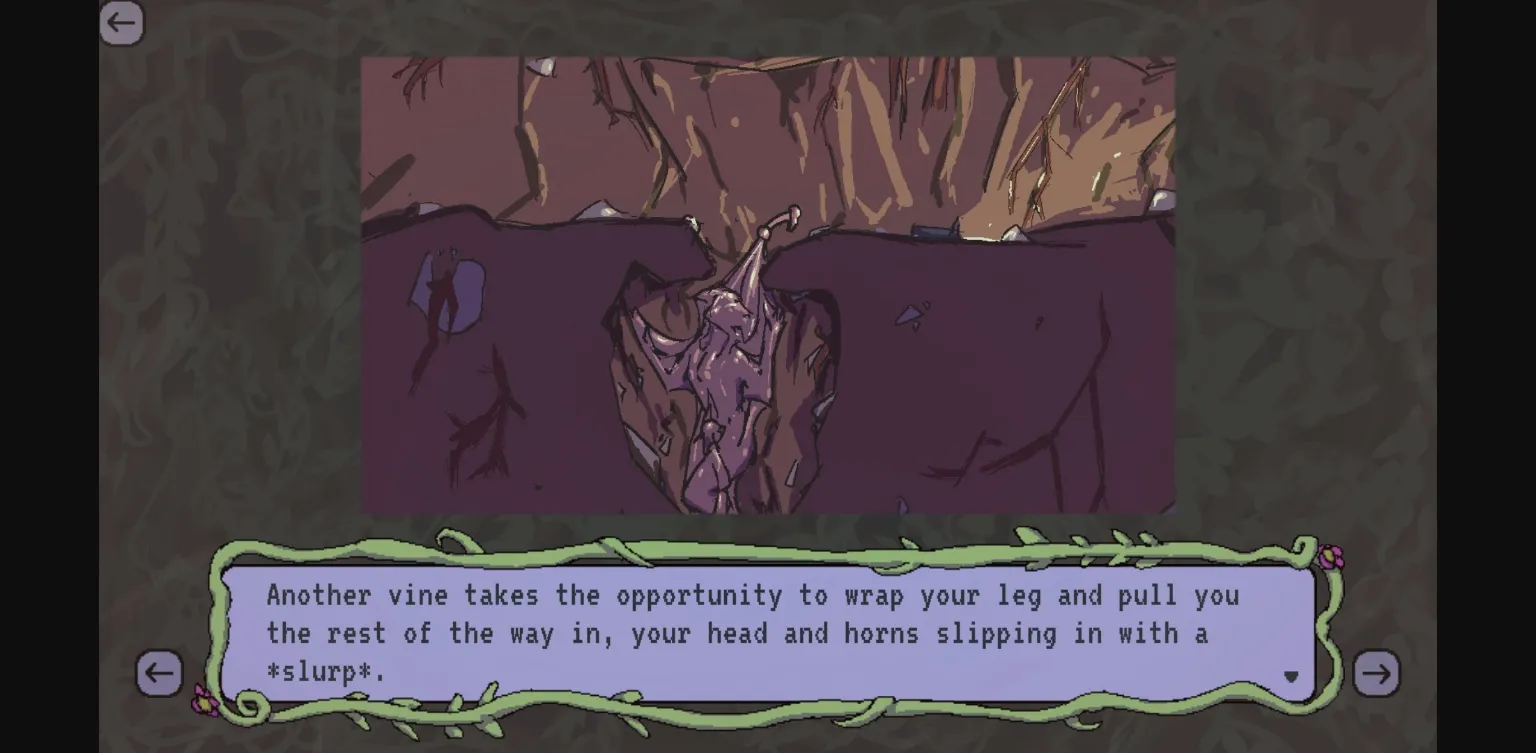The width and height of the screenshot is (1536, 753).
Task: Click the flower decoration below the left arrow
Action: [205, 703]
